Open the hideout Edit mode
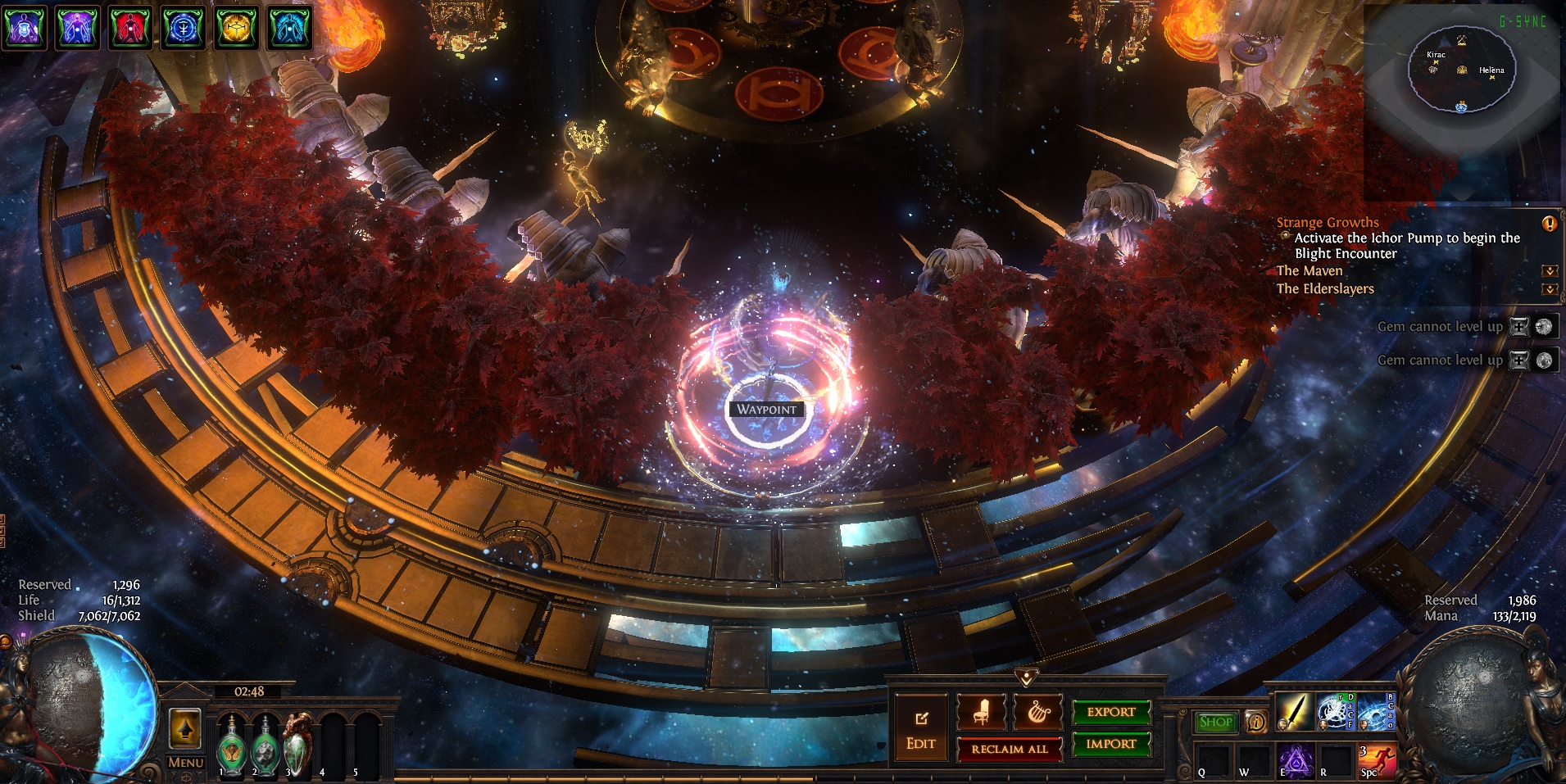This screenshot has width=1566, height=784. point(920,730)
